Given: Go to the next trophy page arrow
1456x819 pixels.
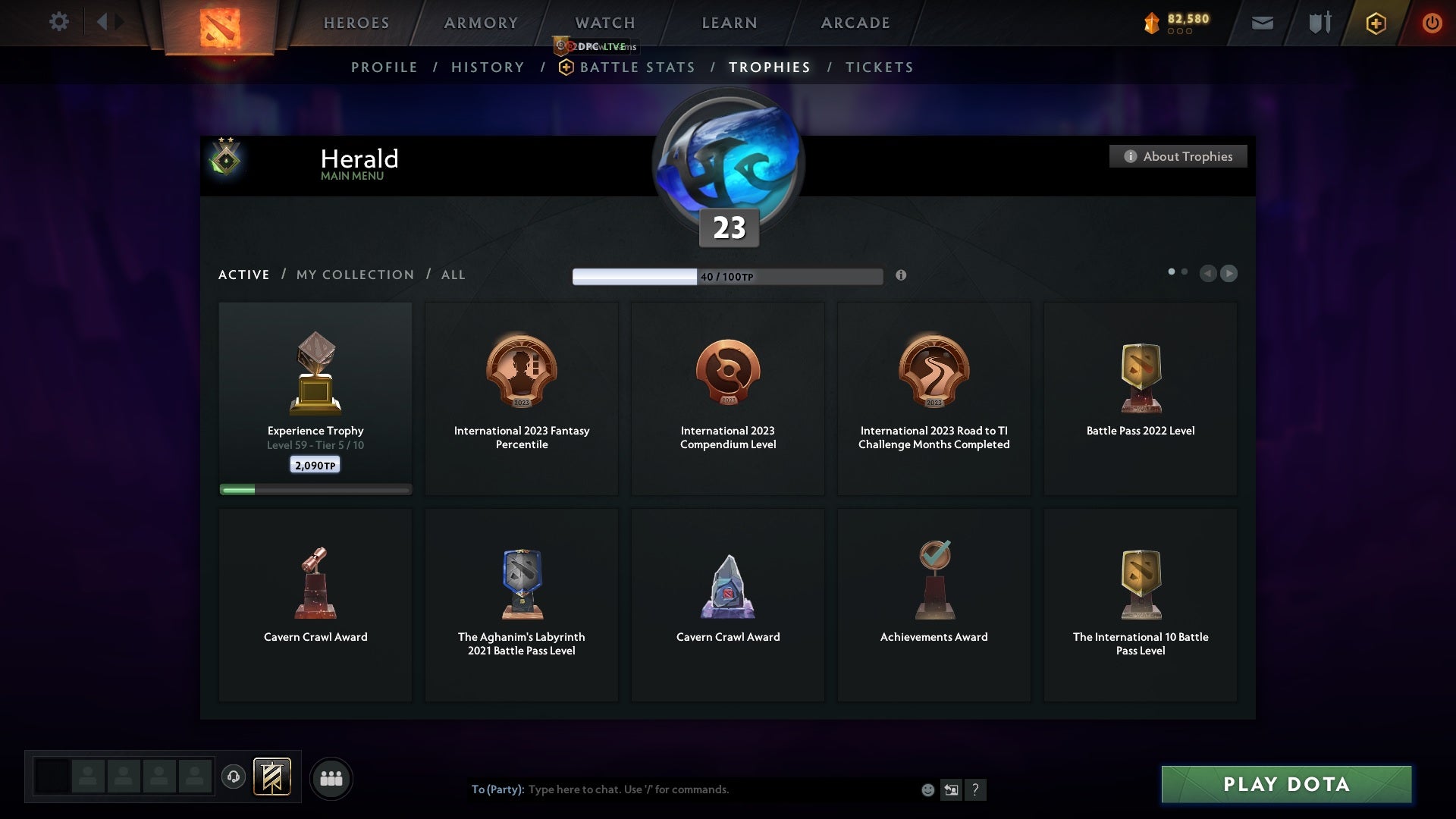Looking at the screenshot, I should (1229, 274).
